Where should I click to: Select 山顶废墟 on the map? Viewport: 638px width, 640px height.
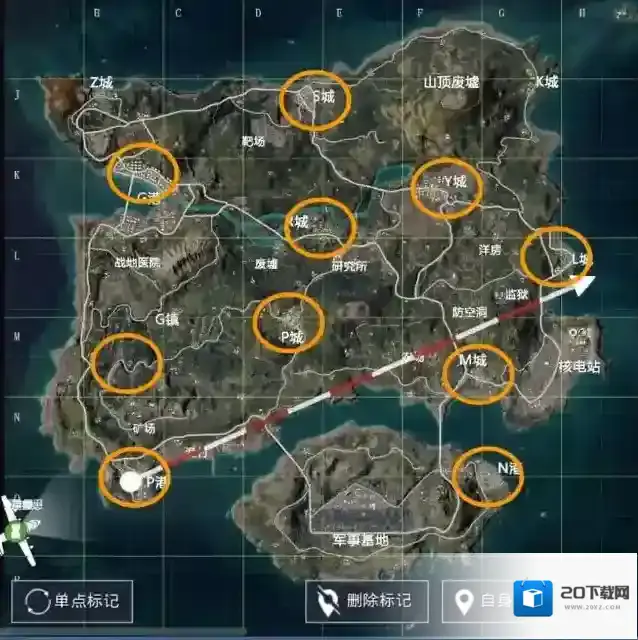click(451, 83)
